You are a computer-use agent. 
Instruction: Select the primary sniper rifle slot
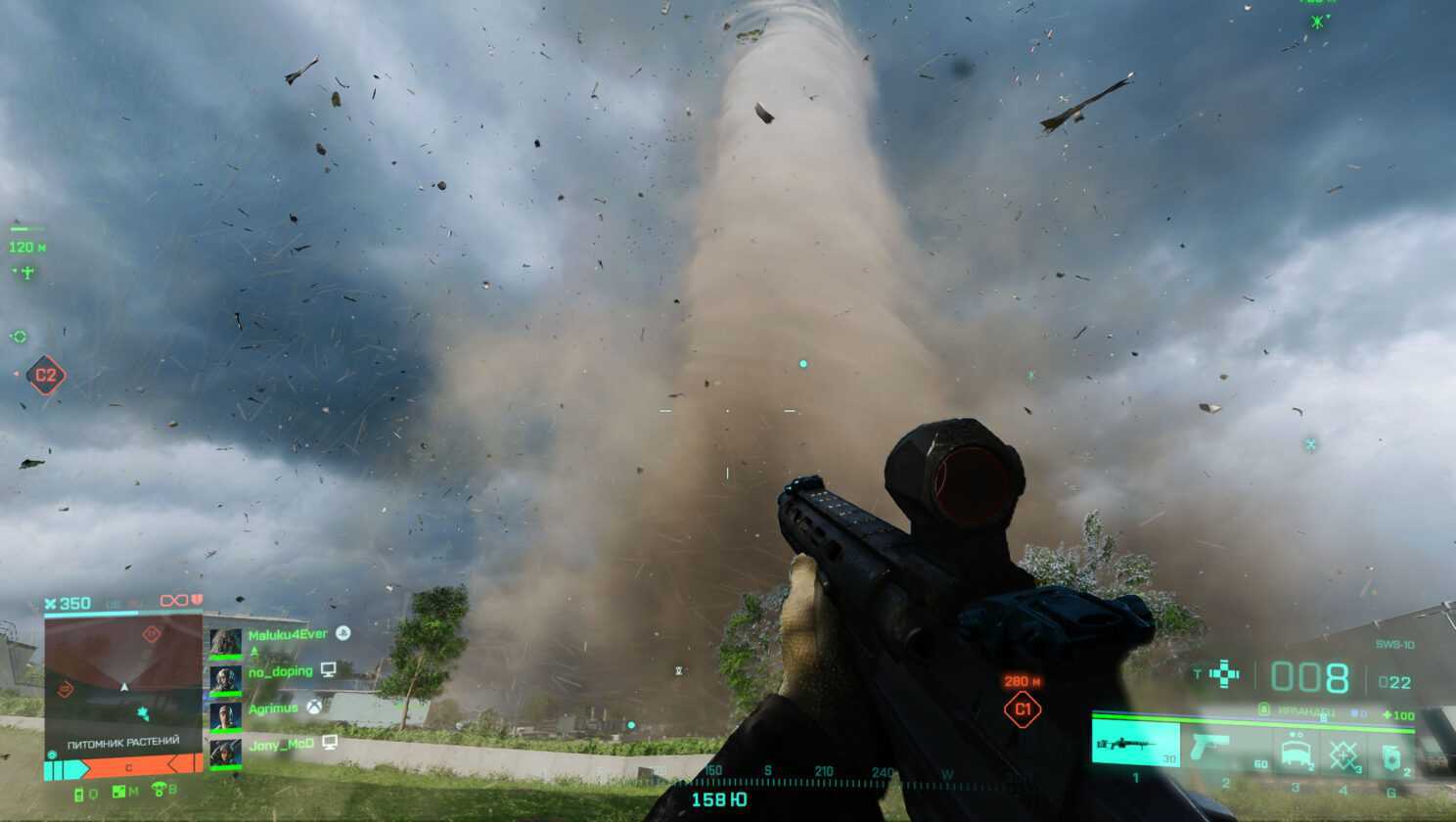1135,746
